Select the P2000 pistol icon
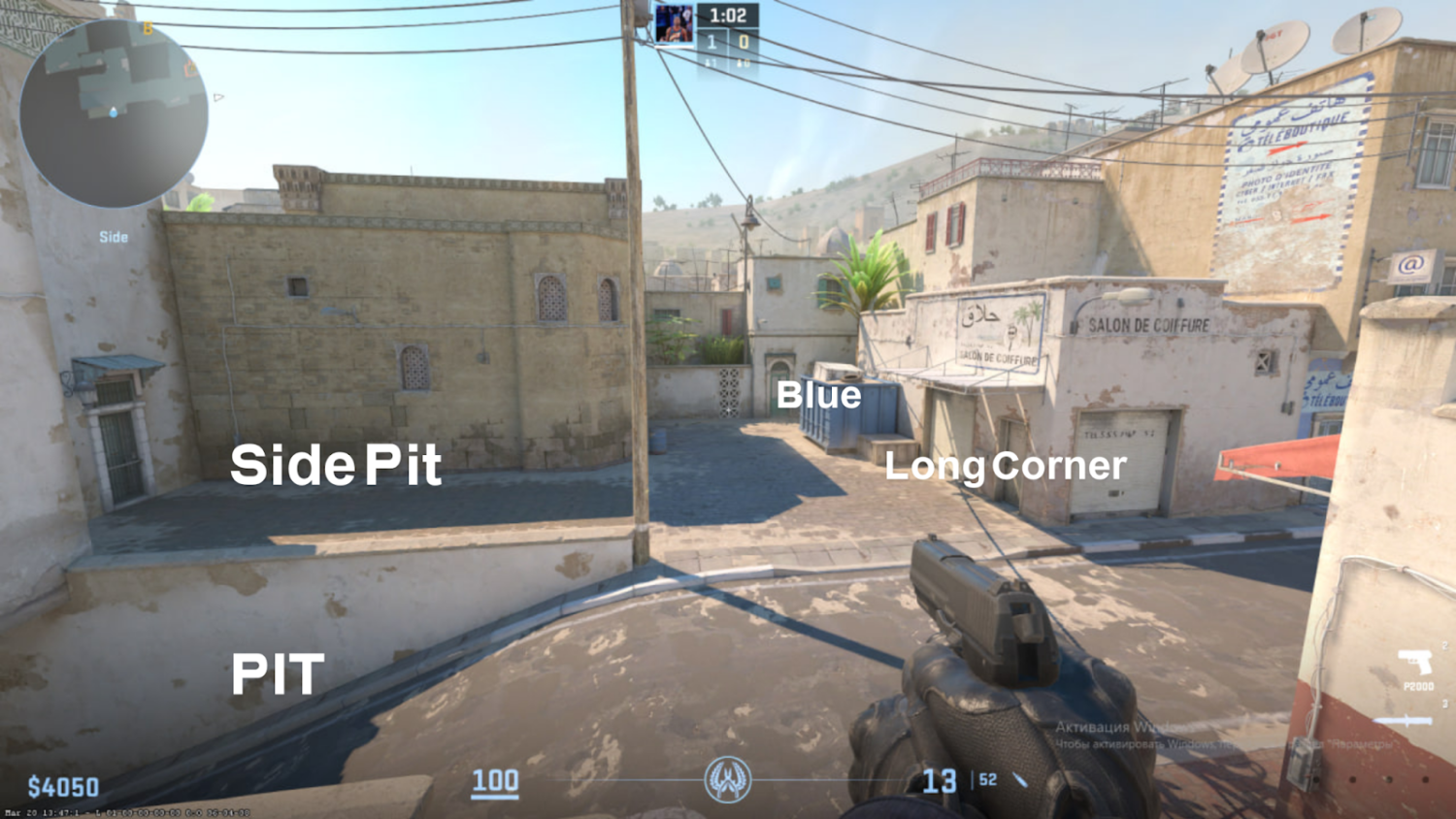 click(x=1415, y=662)
